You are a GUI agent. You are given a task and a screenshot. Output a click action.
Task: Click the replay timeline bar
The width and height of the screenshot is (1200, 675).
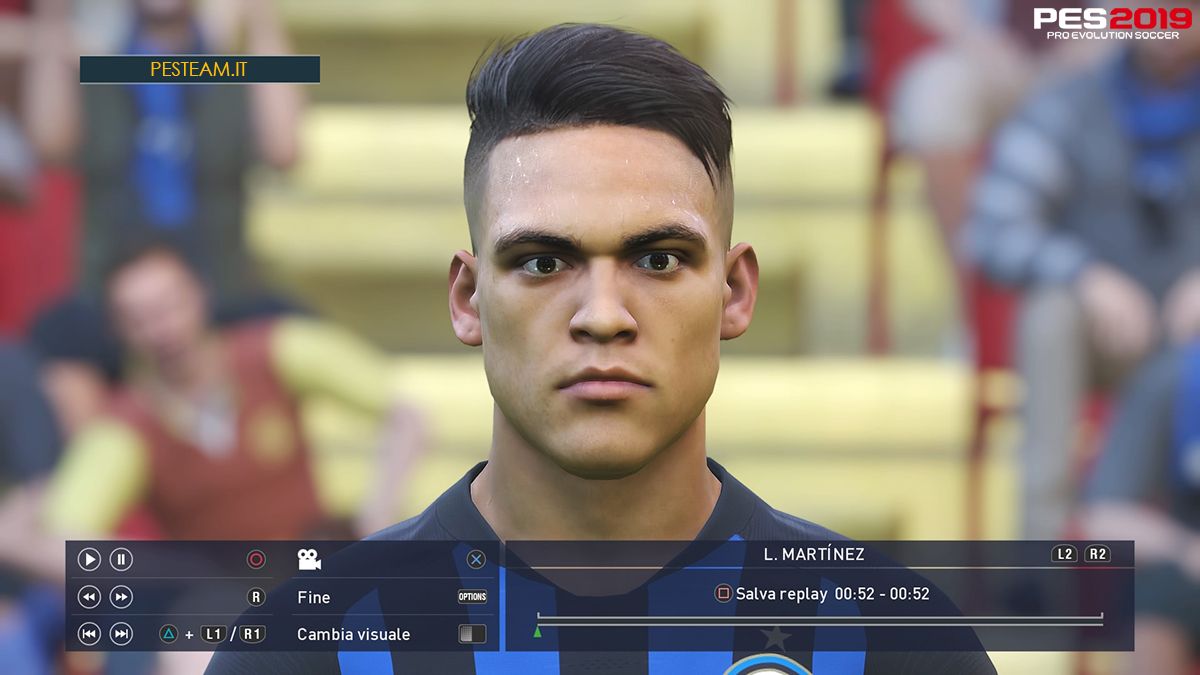click(819, 623)
